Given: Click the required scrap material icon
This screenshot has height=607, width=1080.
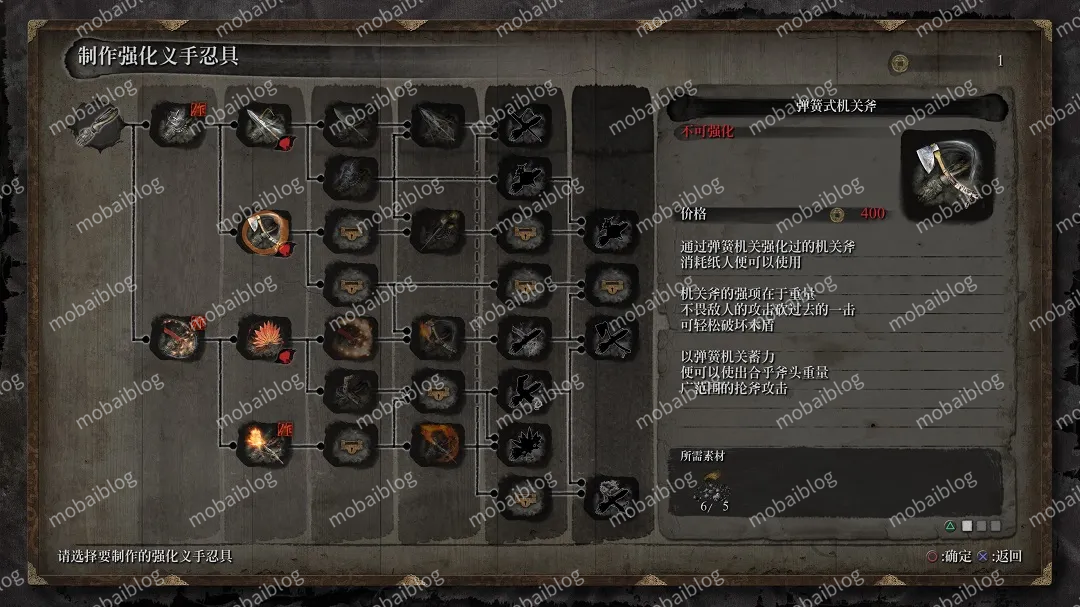Looking at the screenshot, I should [x=712, y=490].
